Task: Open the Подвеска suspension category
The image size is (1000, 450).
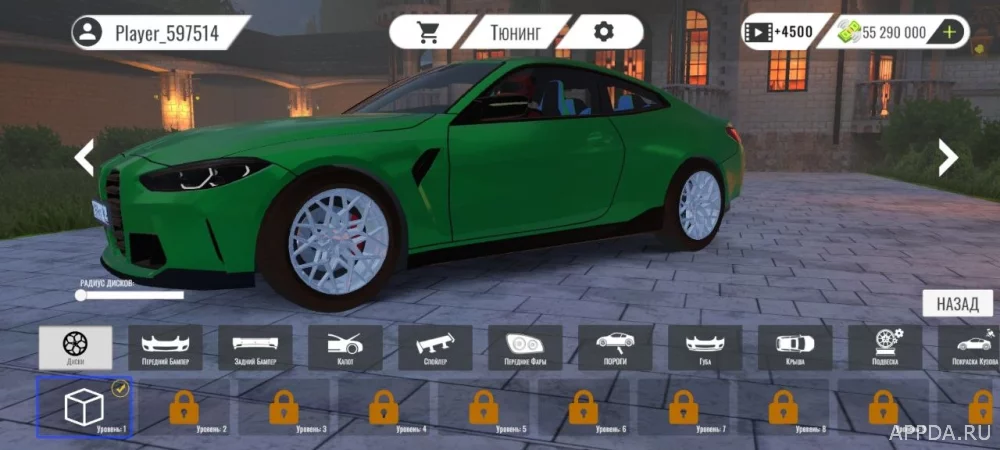Action: click(885, 347)
